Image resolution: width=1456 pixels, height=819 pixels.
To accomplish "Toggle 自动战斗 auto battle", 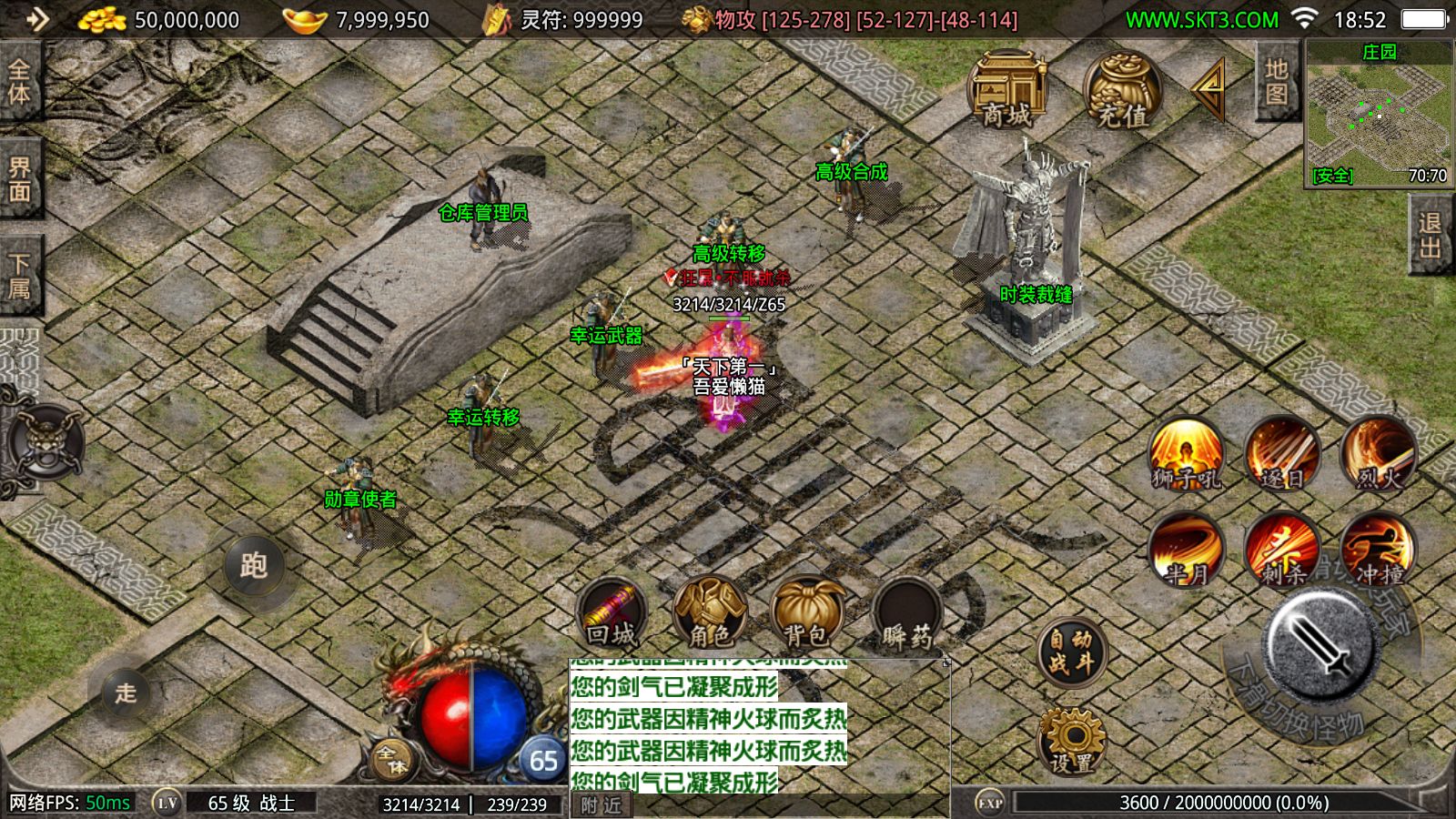I will (x=1071, y=652).
